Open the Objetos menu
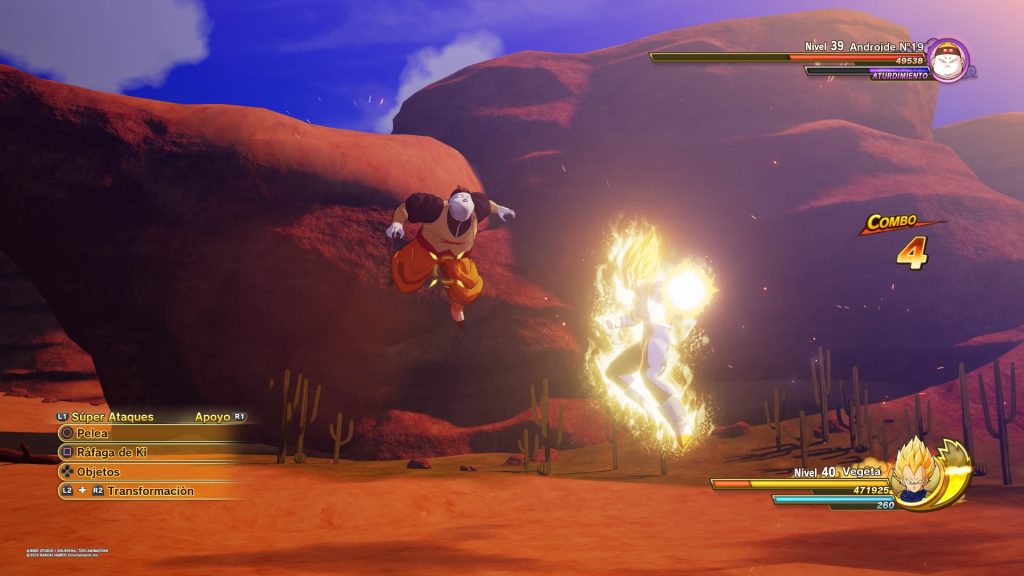This screenshot has height=576, width=1024. tap(98, 471)
